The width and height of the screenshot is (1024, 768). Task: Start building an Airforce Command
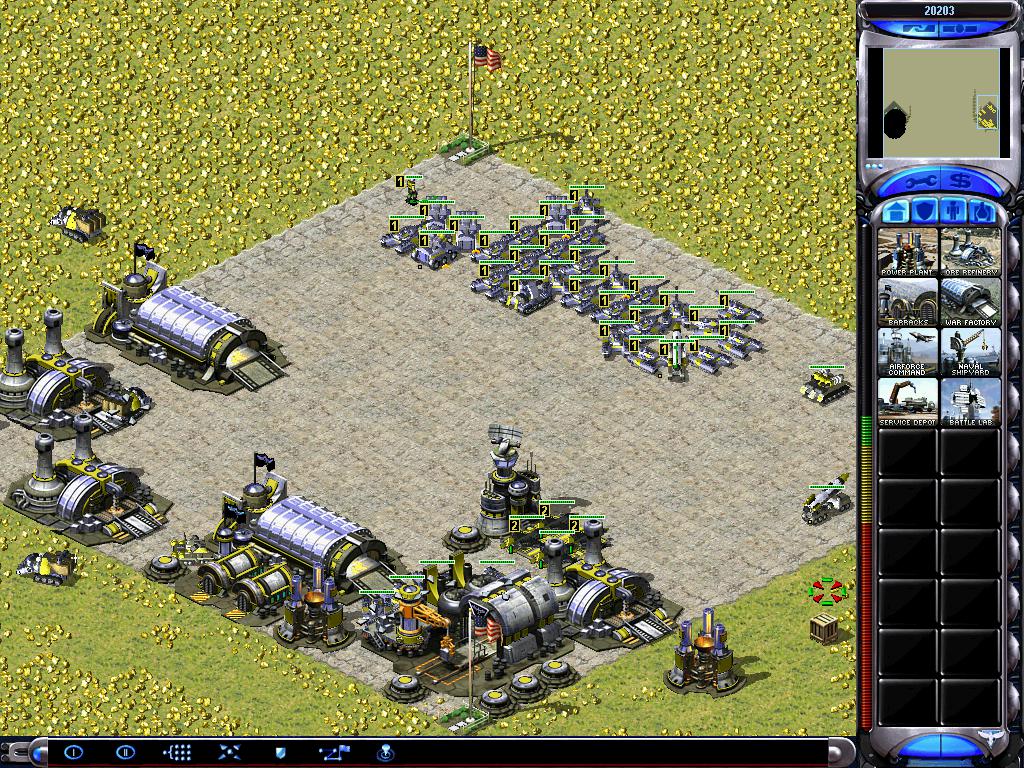tap(908, 351)
